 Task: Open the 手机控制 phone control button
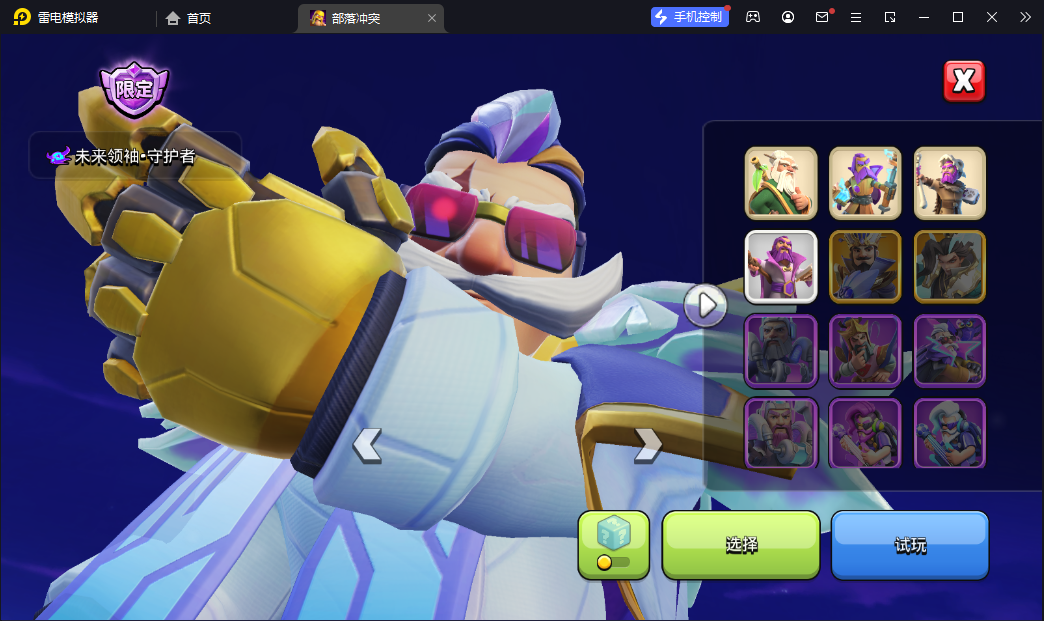point(690,17)
